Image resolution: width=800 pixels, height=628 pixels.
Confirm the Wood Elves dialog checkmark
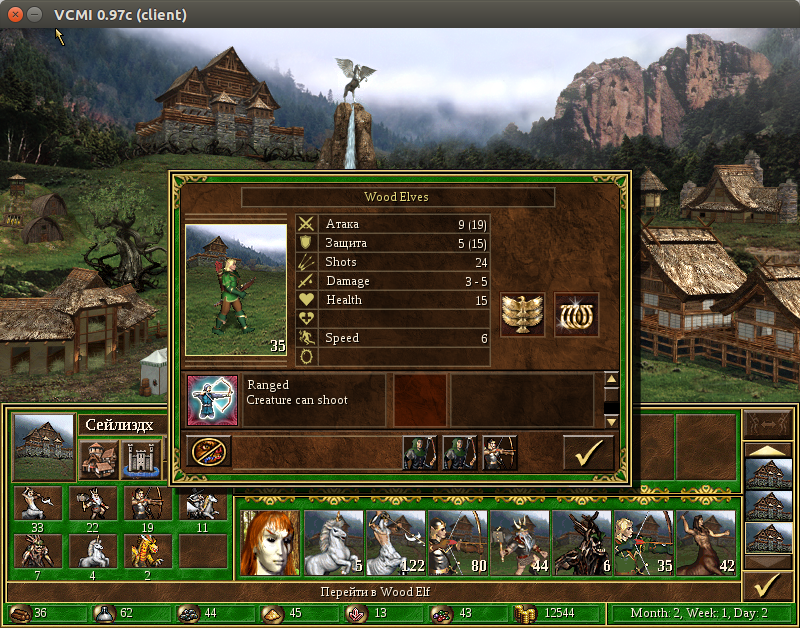pos(588,452)
